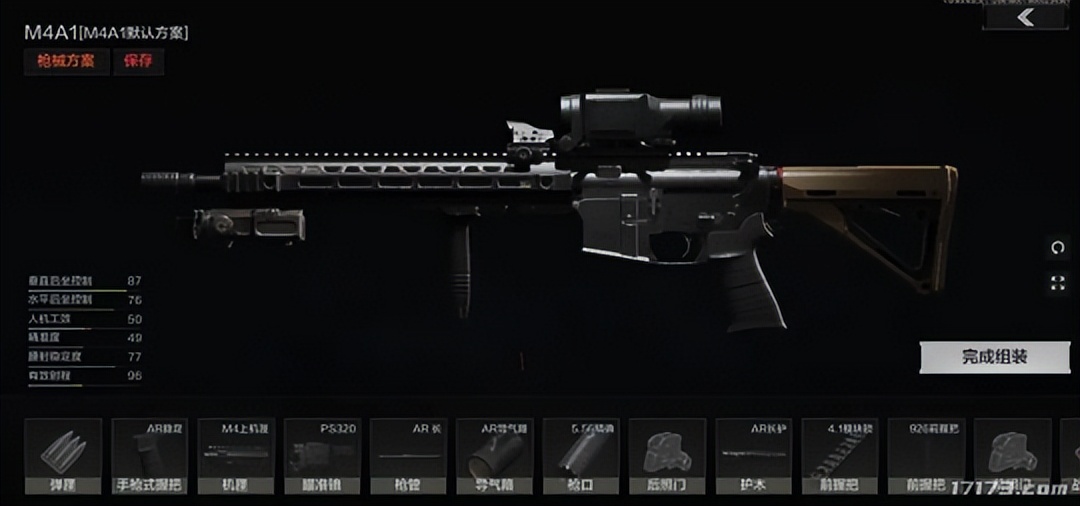
Task: Choose the 手枪式握把 pistol grip slot
Action: click(x=149, y=457)
